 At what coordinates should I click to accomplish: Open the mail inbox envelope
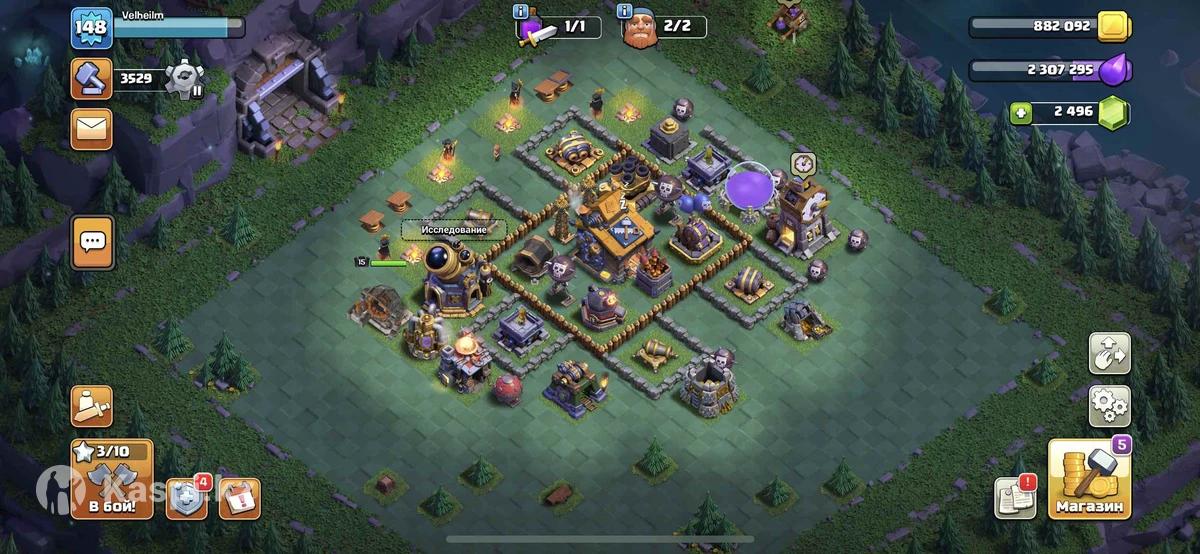coord(91,129)
